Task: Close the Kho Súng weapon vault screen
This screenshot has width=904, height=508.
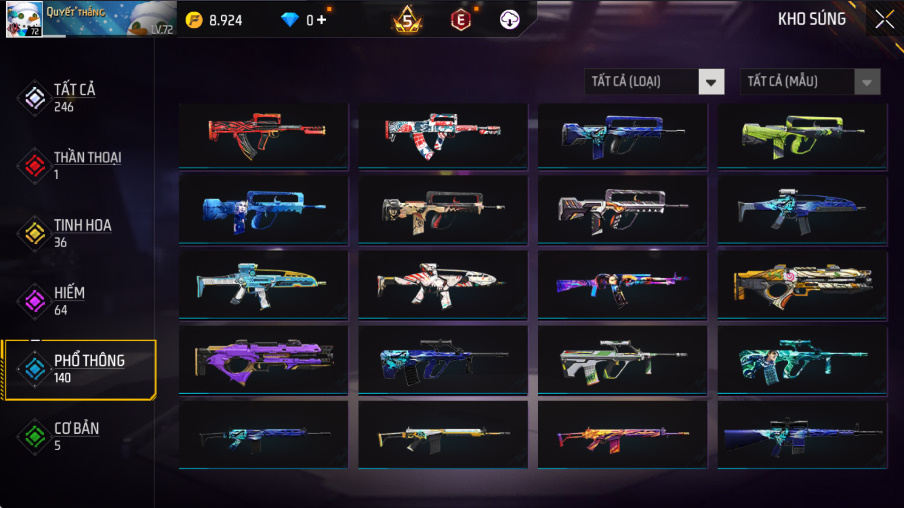Action: (x=884, y=19)
